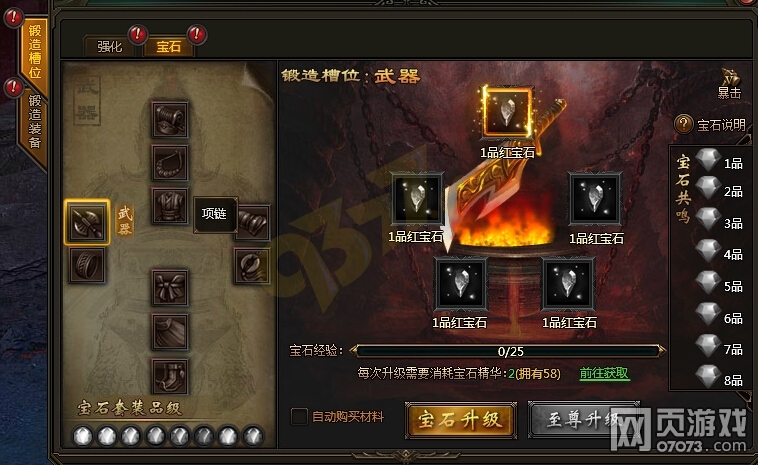Toggle the 自动购买材料 checkbox
The height and width of the screenshot is (465, 758).
click(x=298, y=417)
